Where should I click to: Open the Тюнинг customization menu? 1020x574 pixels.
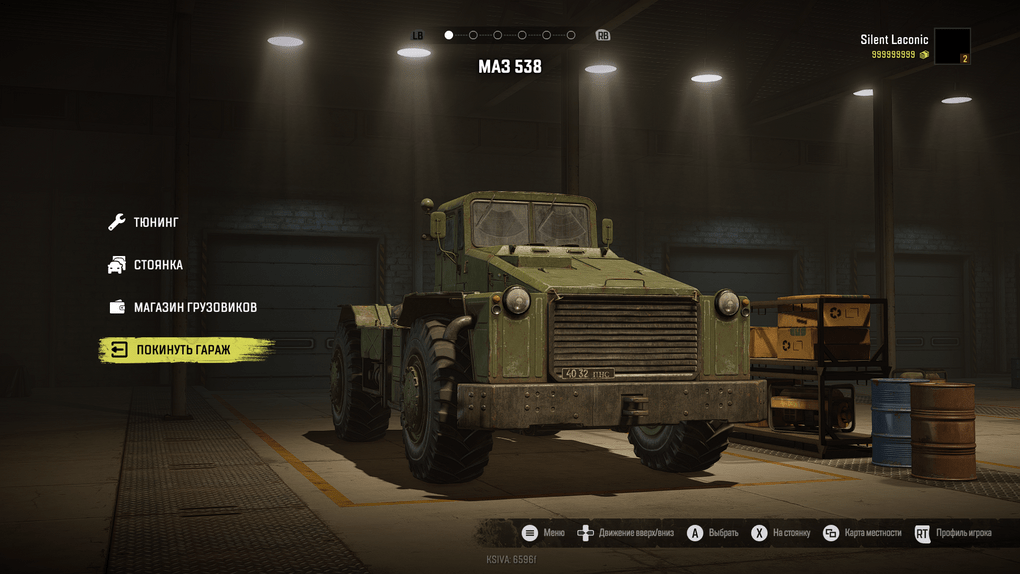click(x=155, y=222)
